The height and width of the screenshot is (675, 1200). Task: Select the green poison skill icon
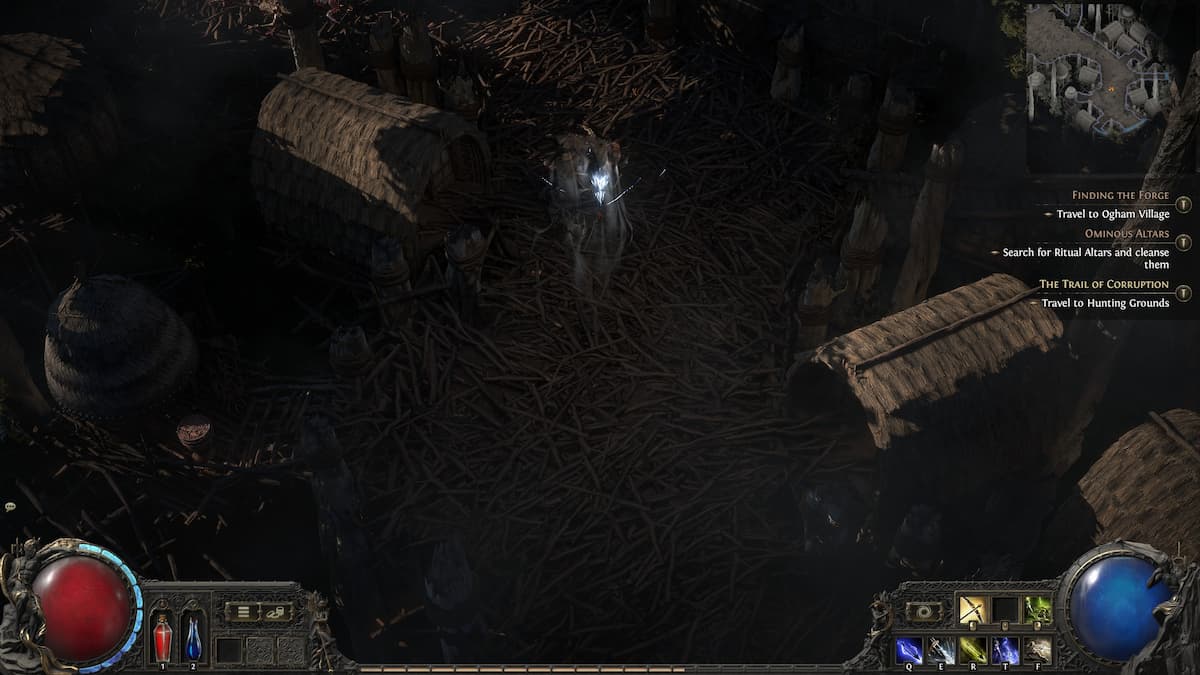(x=1037, y=609)
